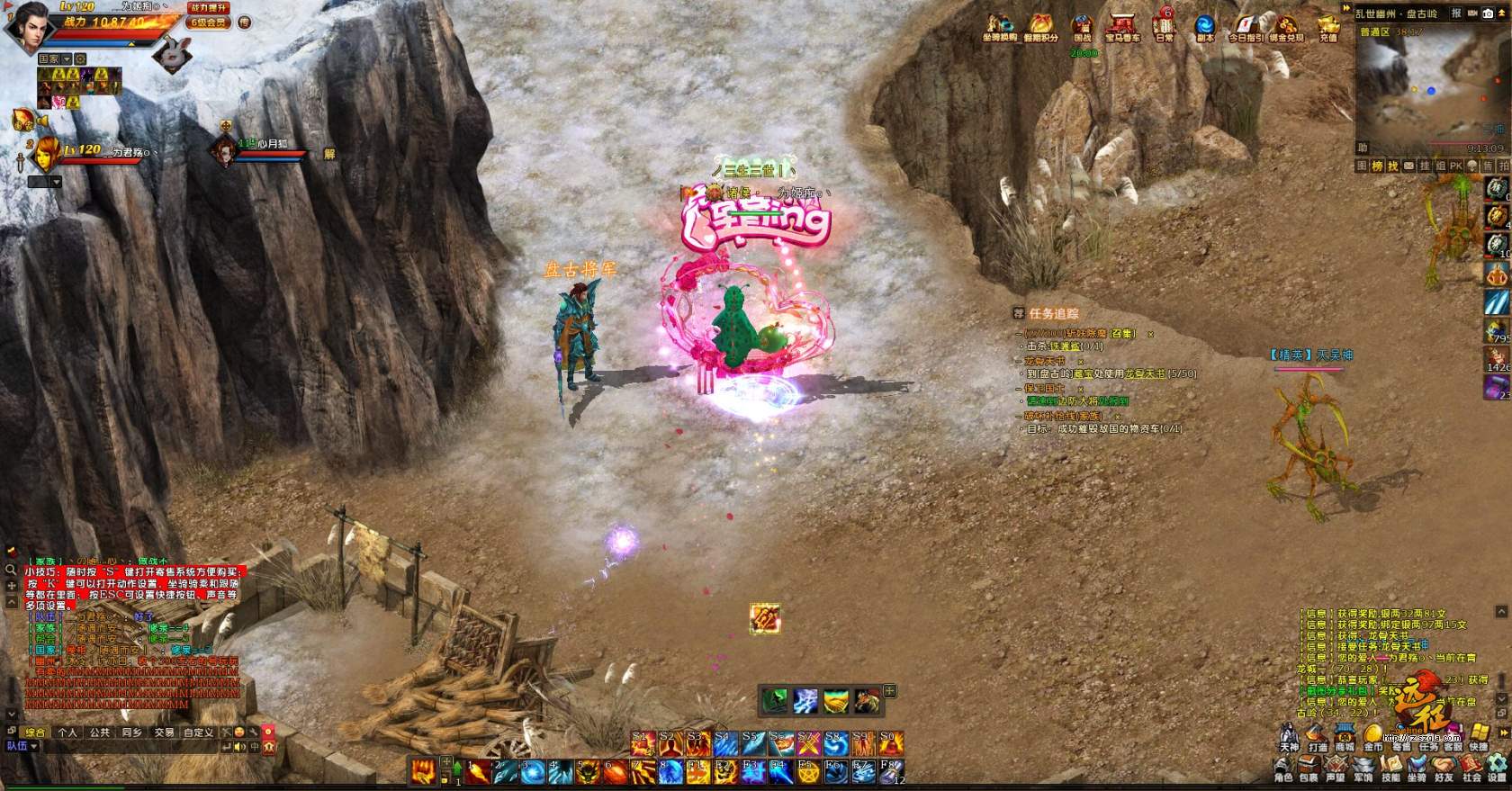Open the 好友 friends list
The height and width of the screenshot is (791, 1512).
tap(1444, 769)
